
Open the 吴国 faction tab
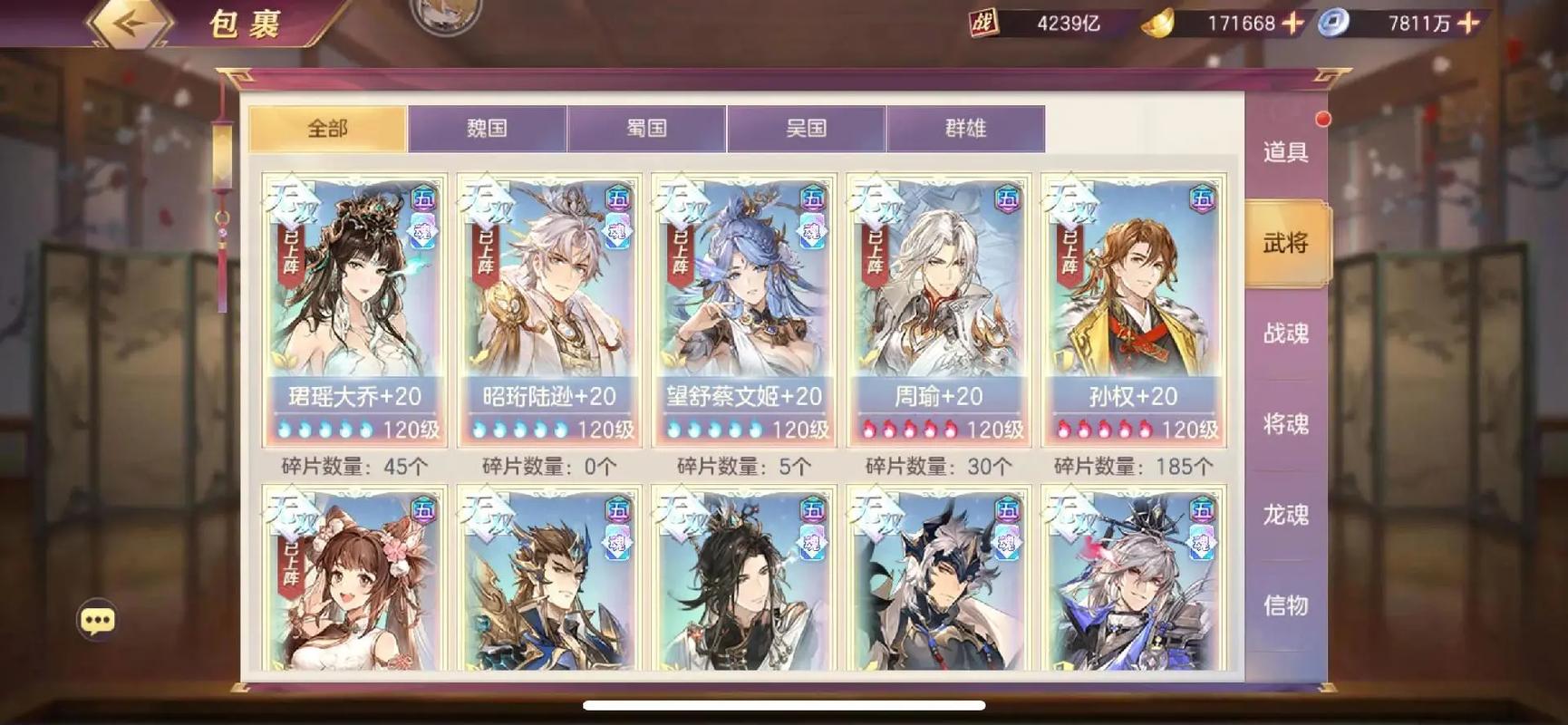pos(806,129)
